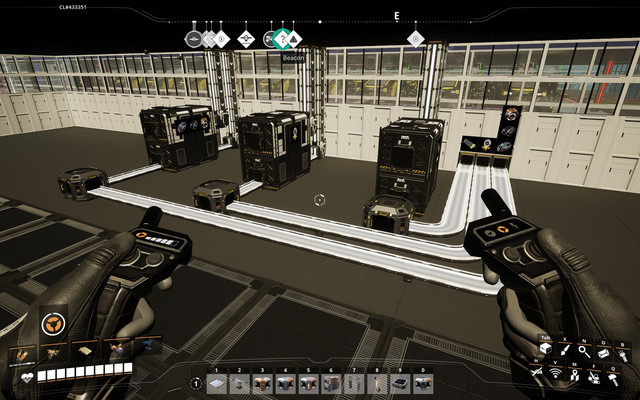Open the excavator construction icon
The image size is (640, 400).
click(x=596, y=376)
